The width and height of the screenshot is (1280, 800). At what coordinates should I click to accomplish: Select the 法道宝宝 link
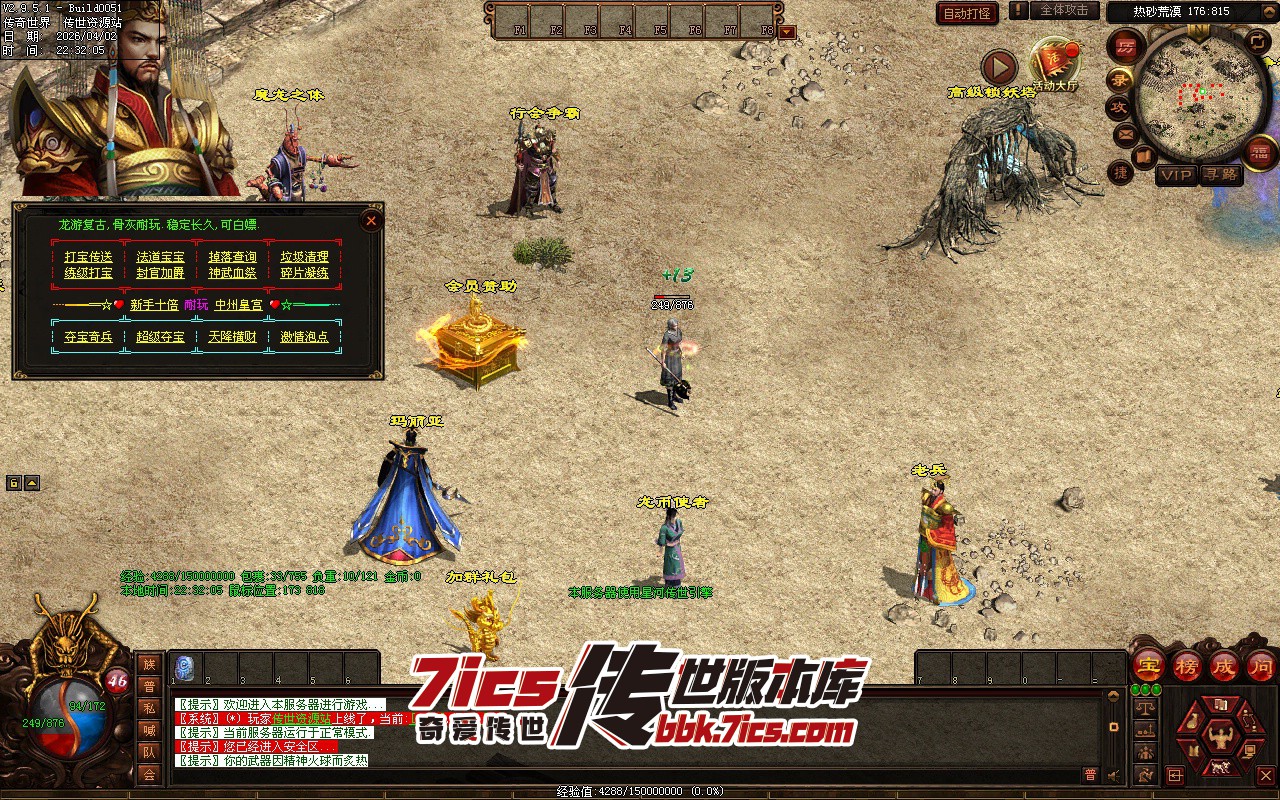[x=160, y=257]
